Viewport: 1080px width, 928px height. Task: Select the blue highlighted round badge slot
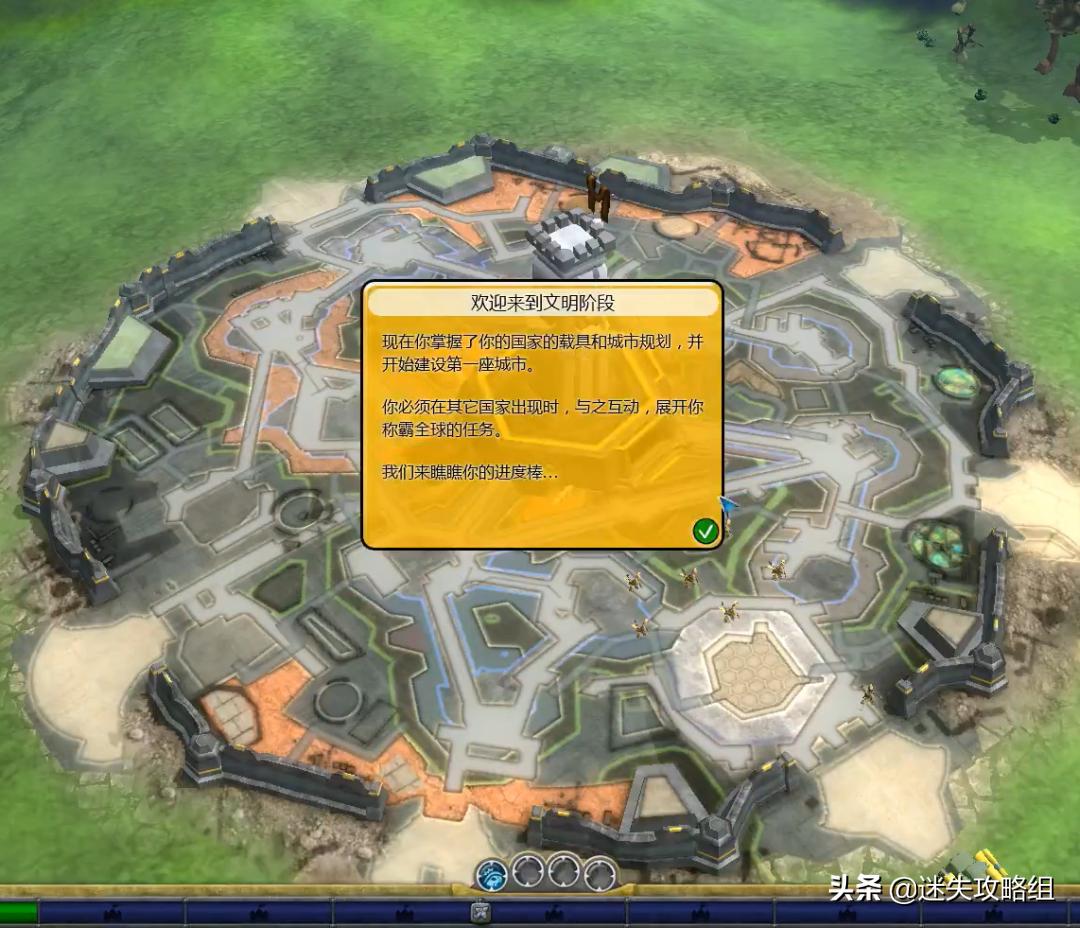[x=492, y=874]
